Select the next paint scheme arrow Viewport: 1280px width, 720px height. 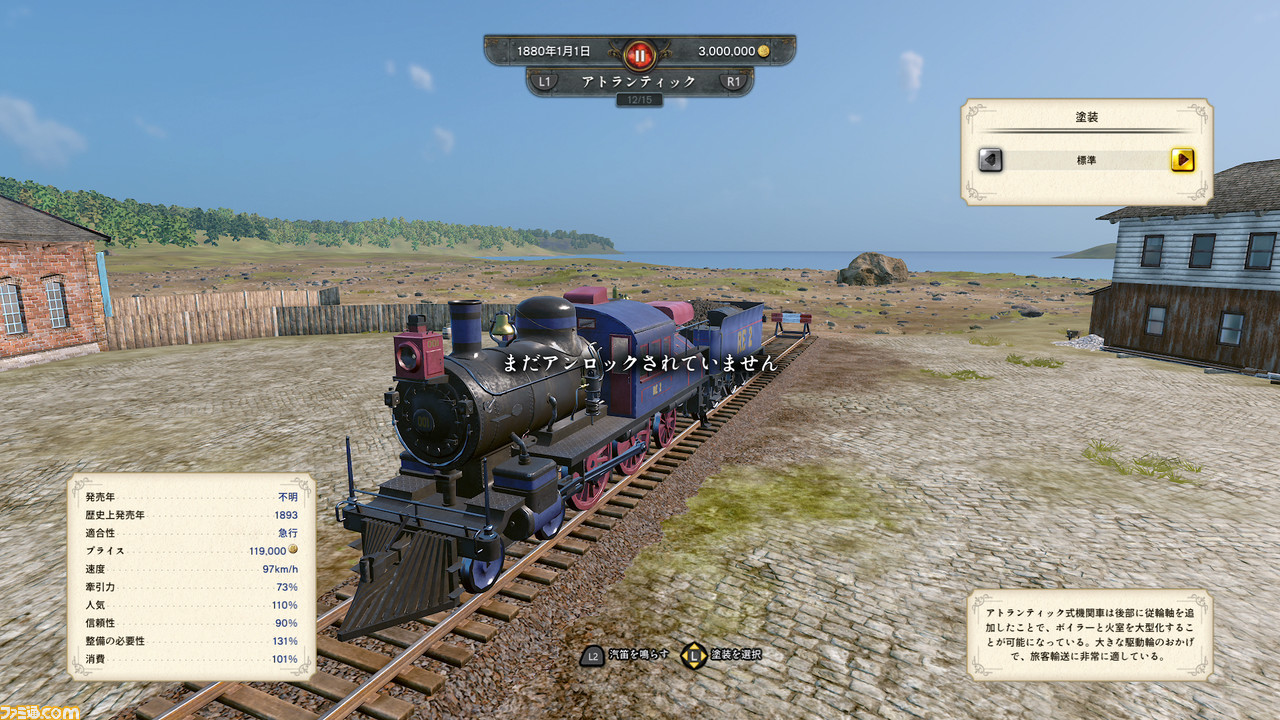pos(1182,160)
